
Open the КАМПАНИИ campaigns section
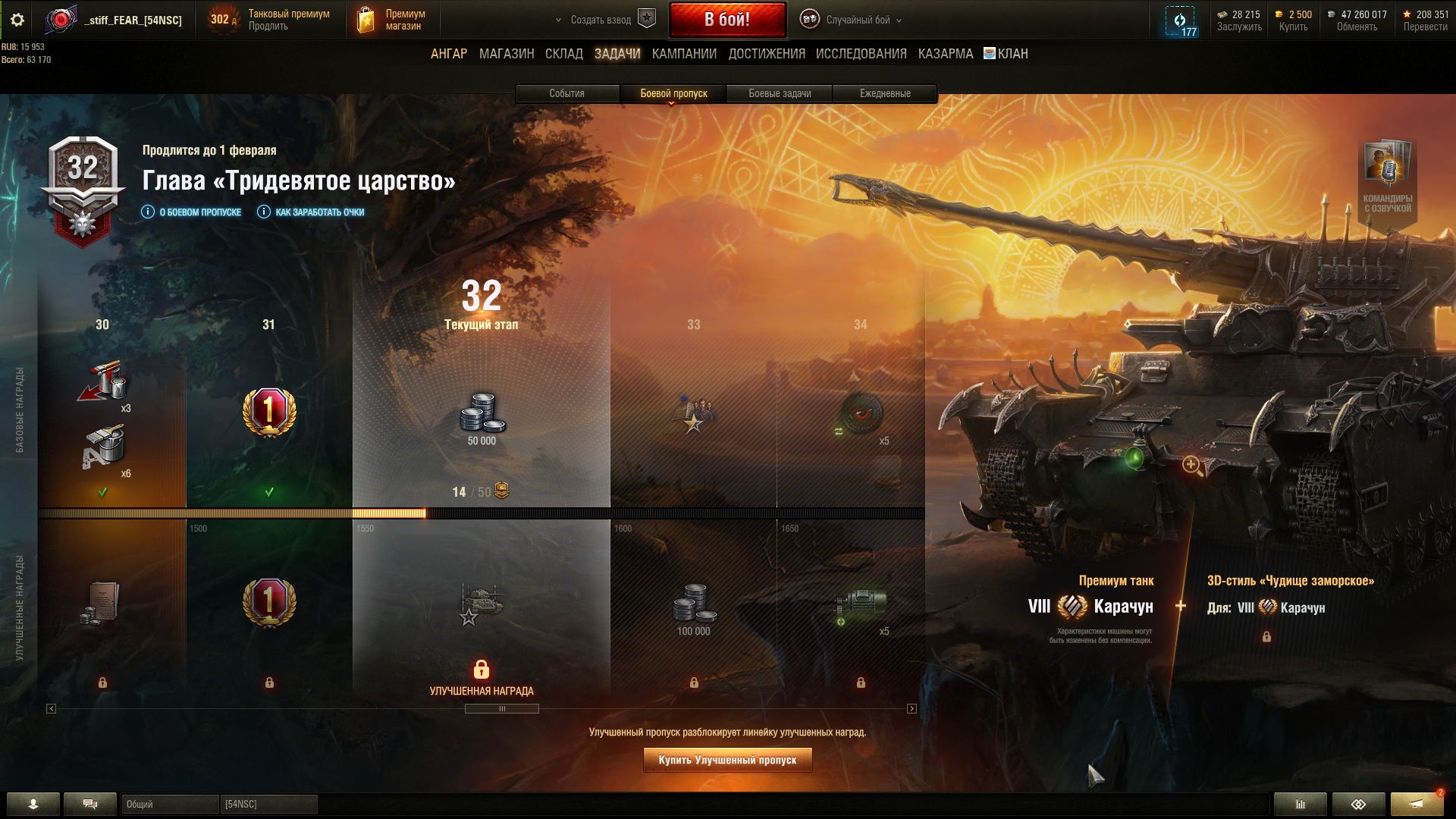coord(684,54)
